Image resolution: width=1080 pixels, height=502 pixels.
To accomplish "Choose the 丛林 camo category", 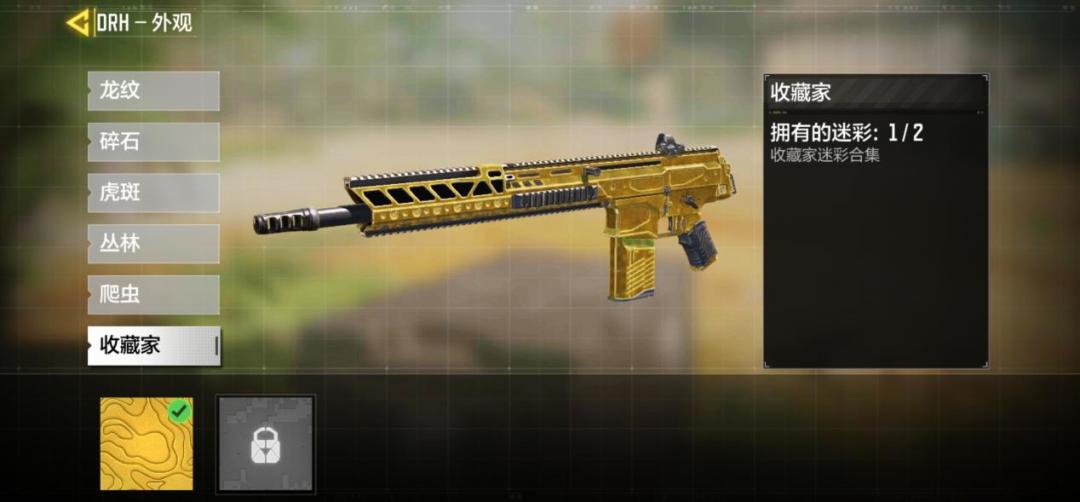I will [153, 244].
